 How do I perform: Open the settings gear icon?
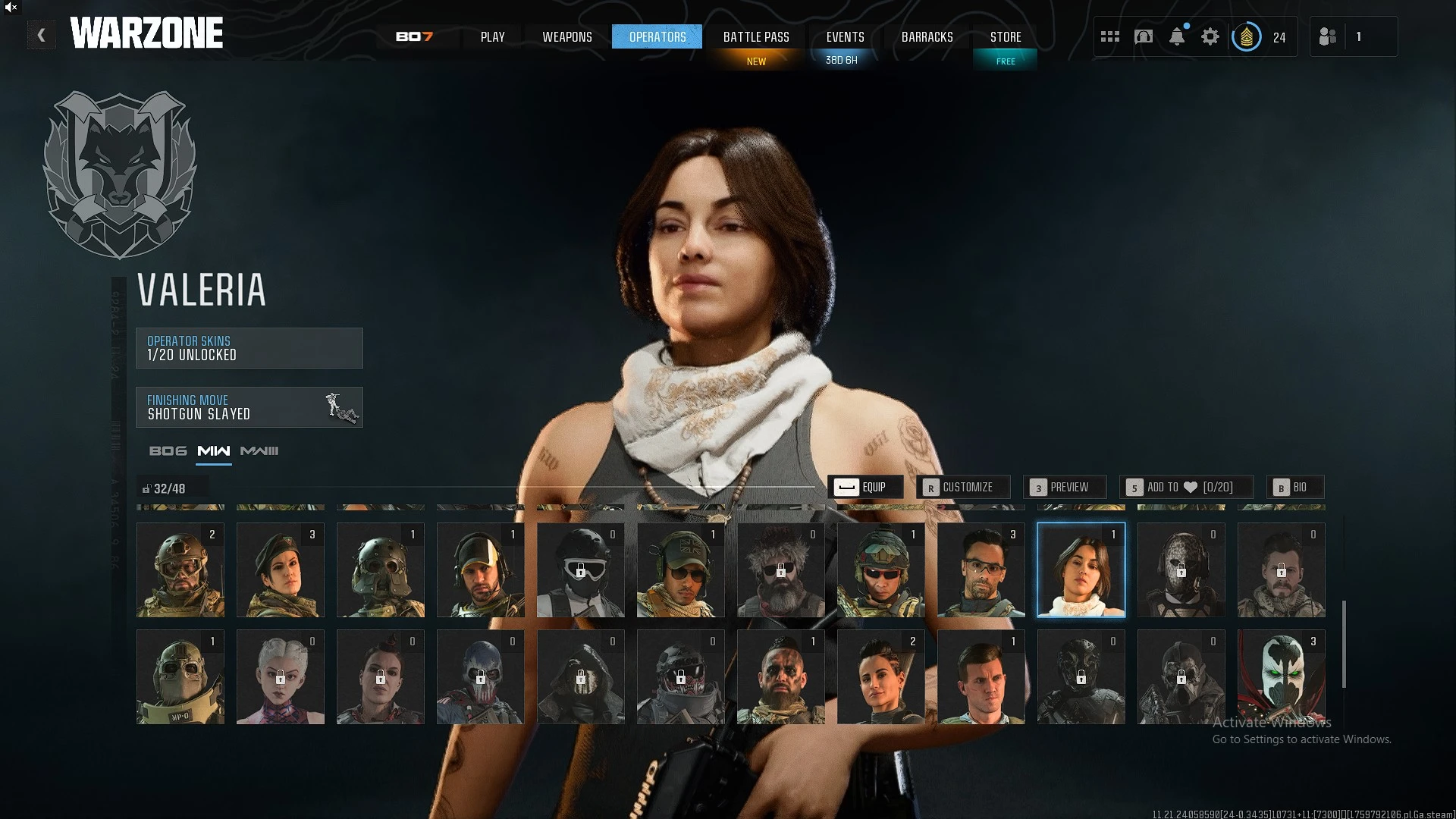(x=1210, y=36)
